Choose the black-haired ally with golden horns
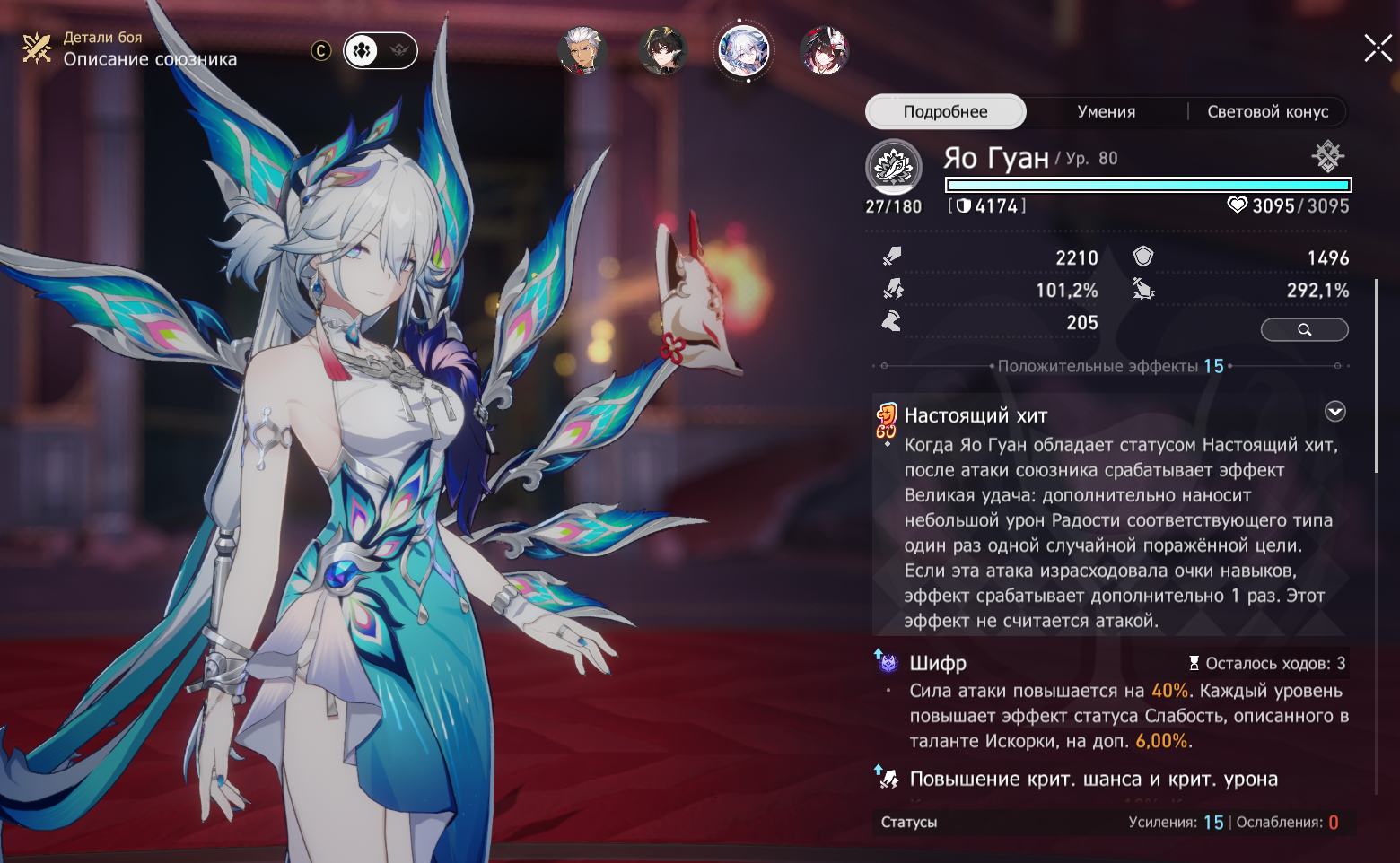 click(x=663, y=50)
